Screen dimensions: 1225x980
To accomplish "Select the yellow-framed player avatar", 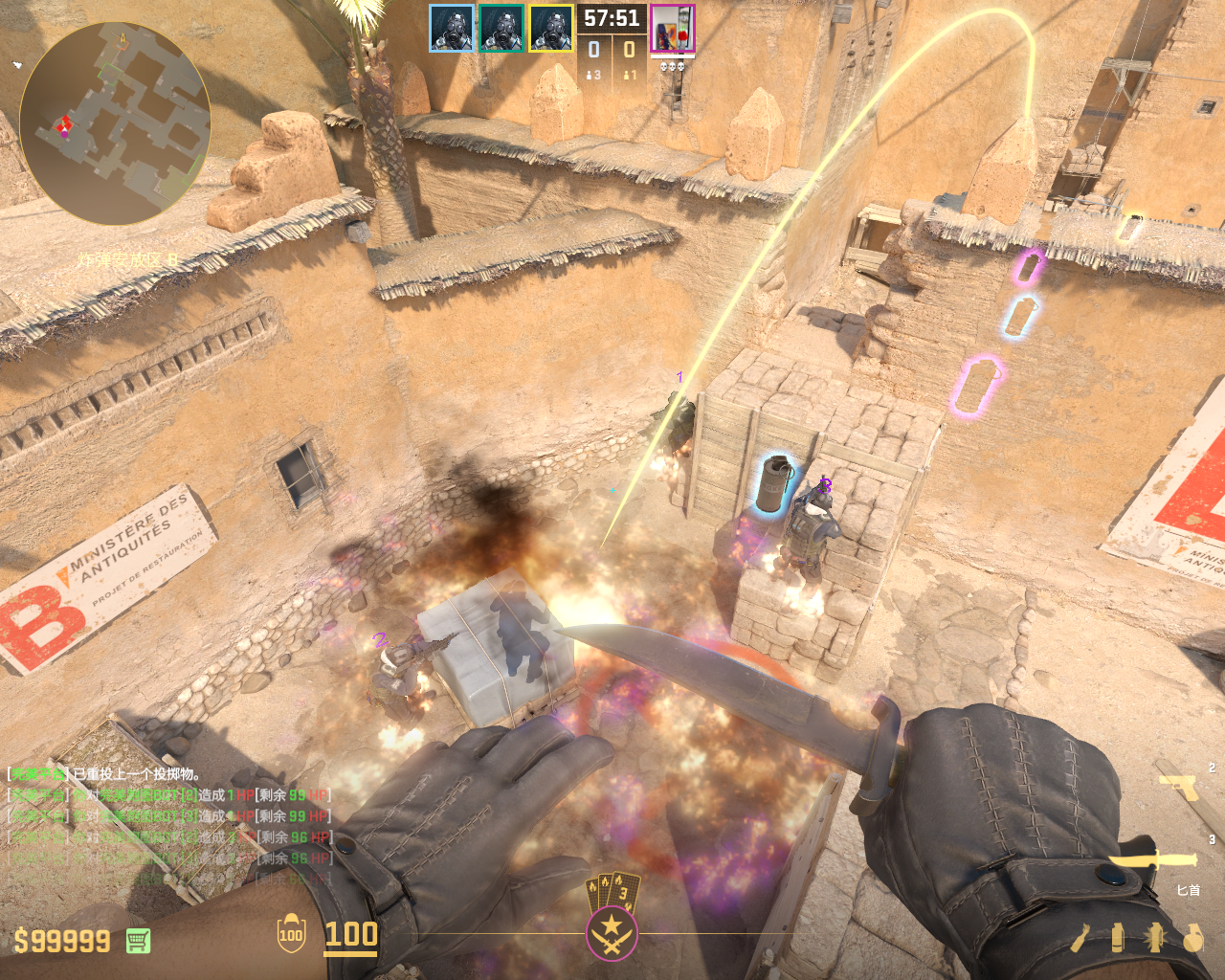I will pyautogui.click(x=550, y=29).
